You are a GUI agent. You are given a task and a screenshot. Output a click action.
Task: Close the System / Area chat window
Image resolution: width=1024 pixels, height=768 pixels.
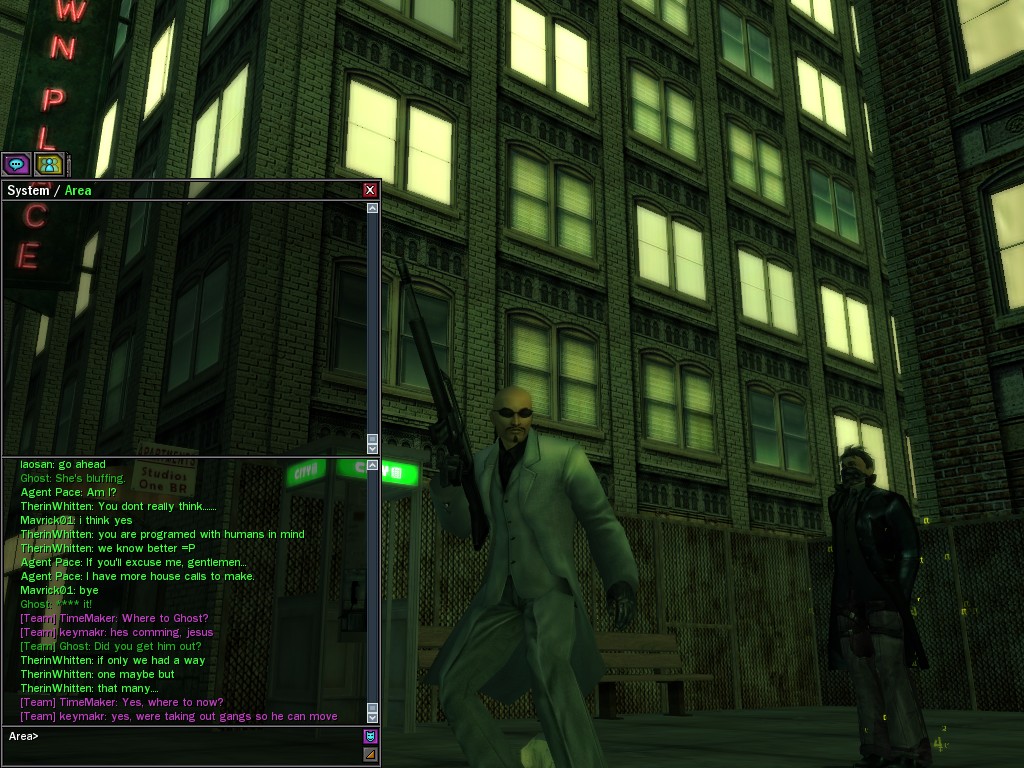click(370, 190)
